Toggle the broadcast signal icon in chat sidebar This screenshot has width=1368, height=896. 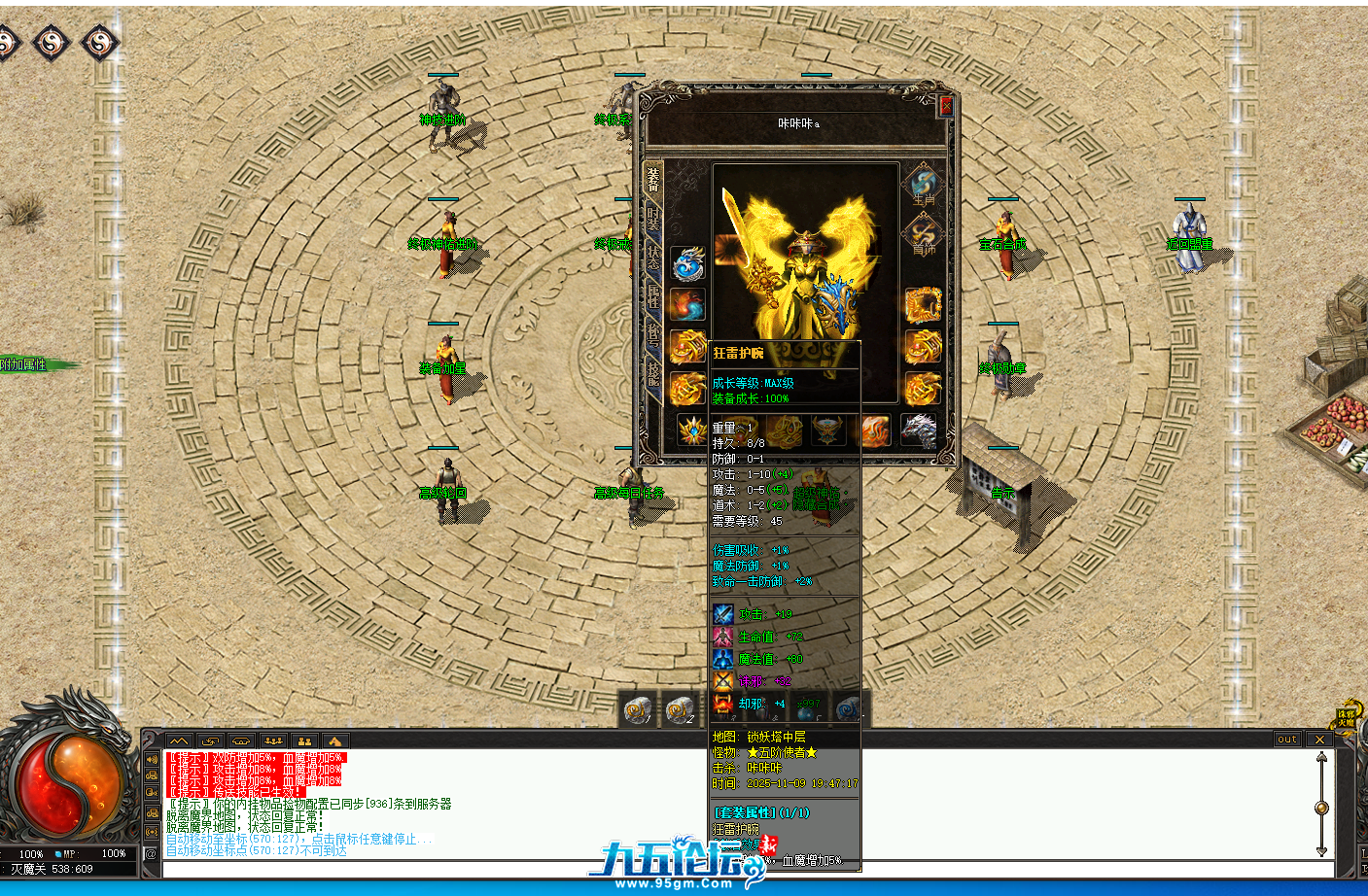153,832
